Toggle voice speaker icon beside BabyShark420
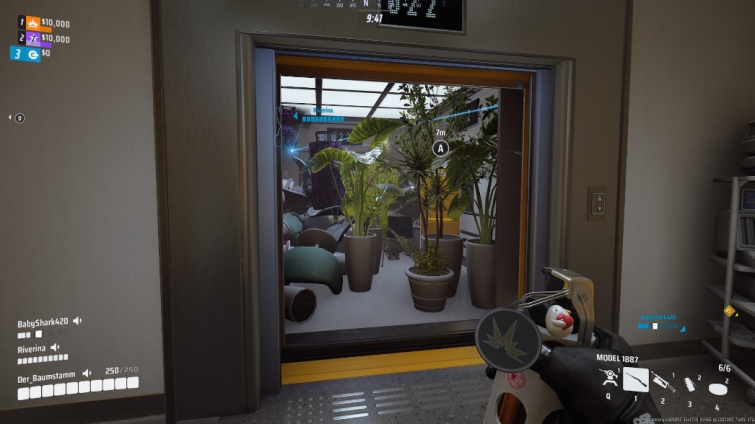Image resolution: width=755 pixels, height=424 pixels. [78, 322]
